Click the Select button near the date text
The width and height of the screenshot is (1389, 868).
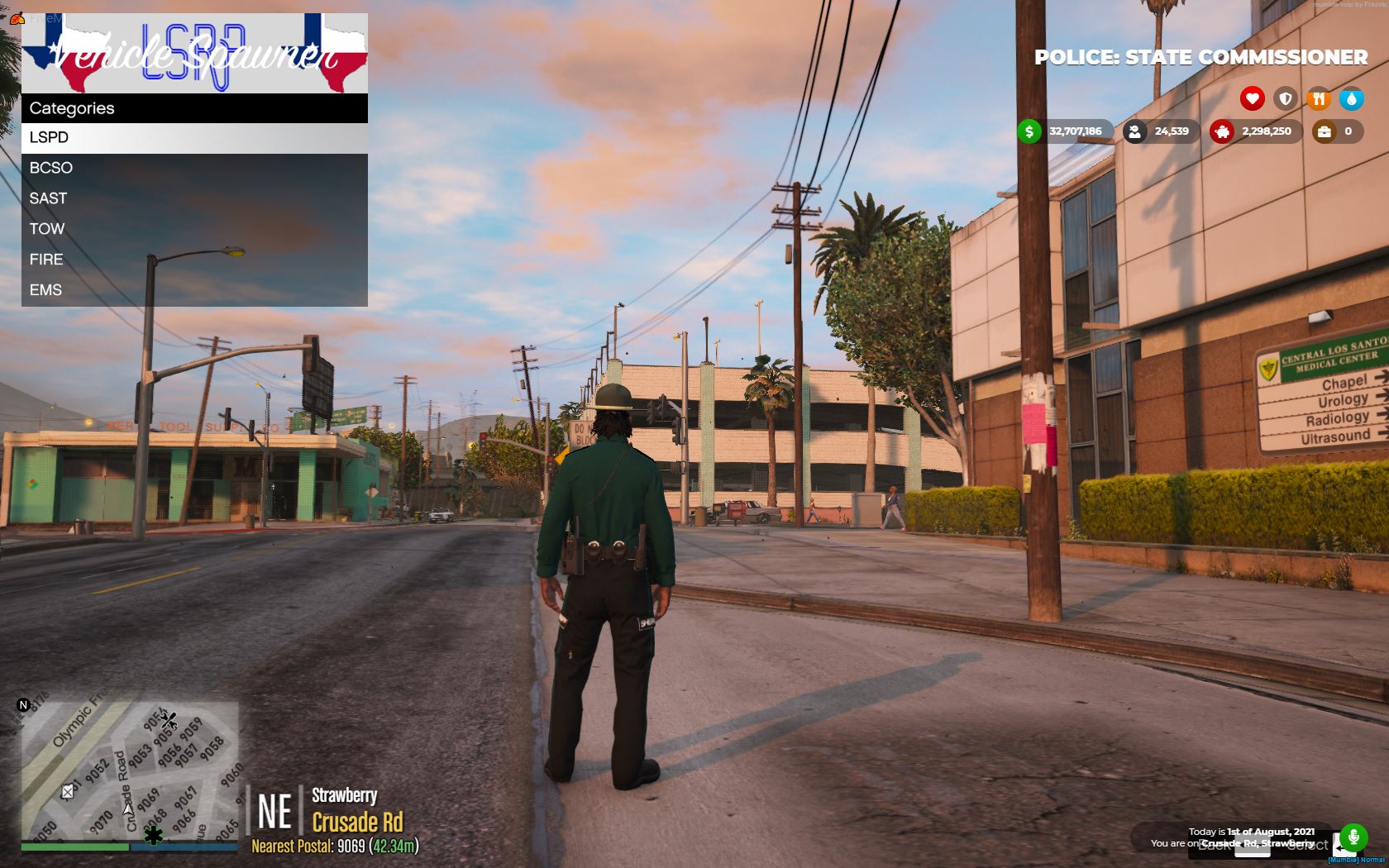pos(1309,846)
